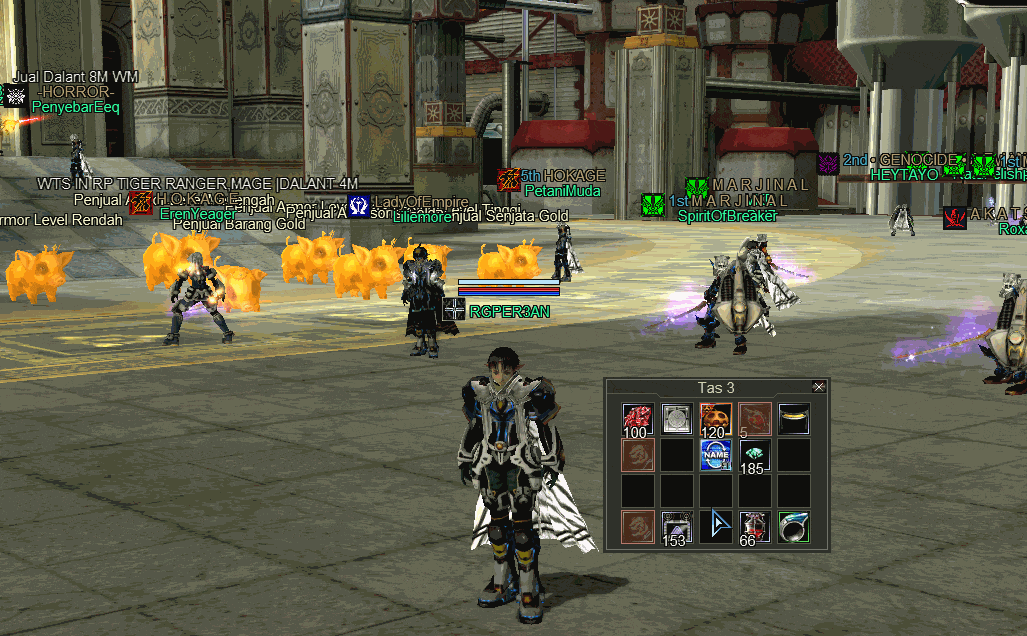
Task: Use the red potion jar stack of 66
Action: pos(754,527)
